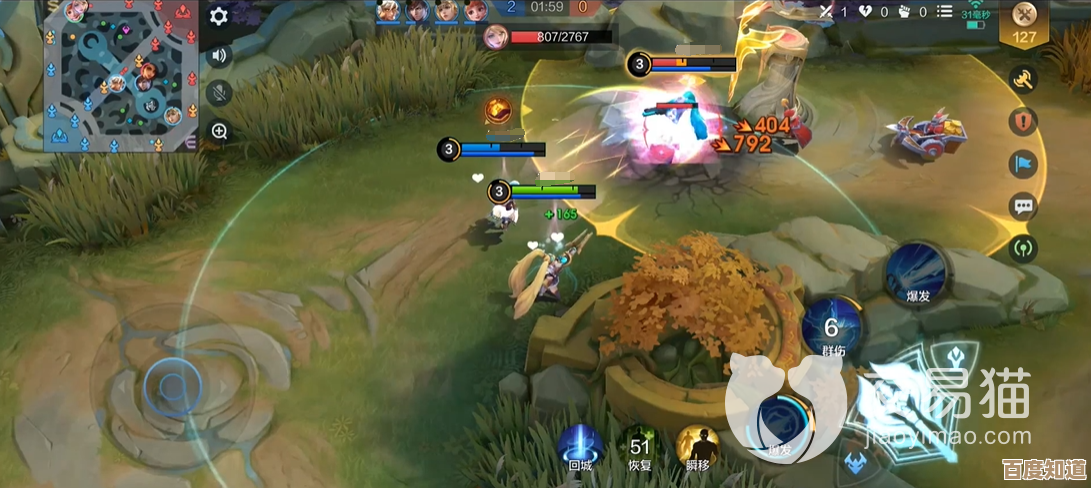Target the enemy hero portrait with red health
The height and width of the screenshot is (488, 1091).
pyautogui.click(x=494, y=37)
